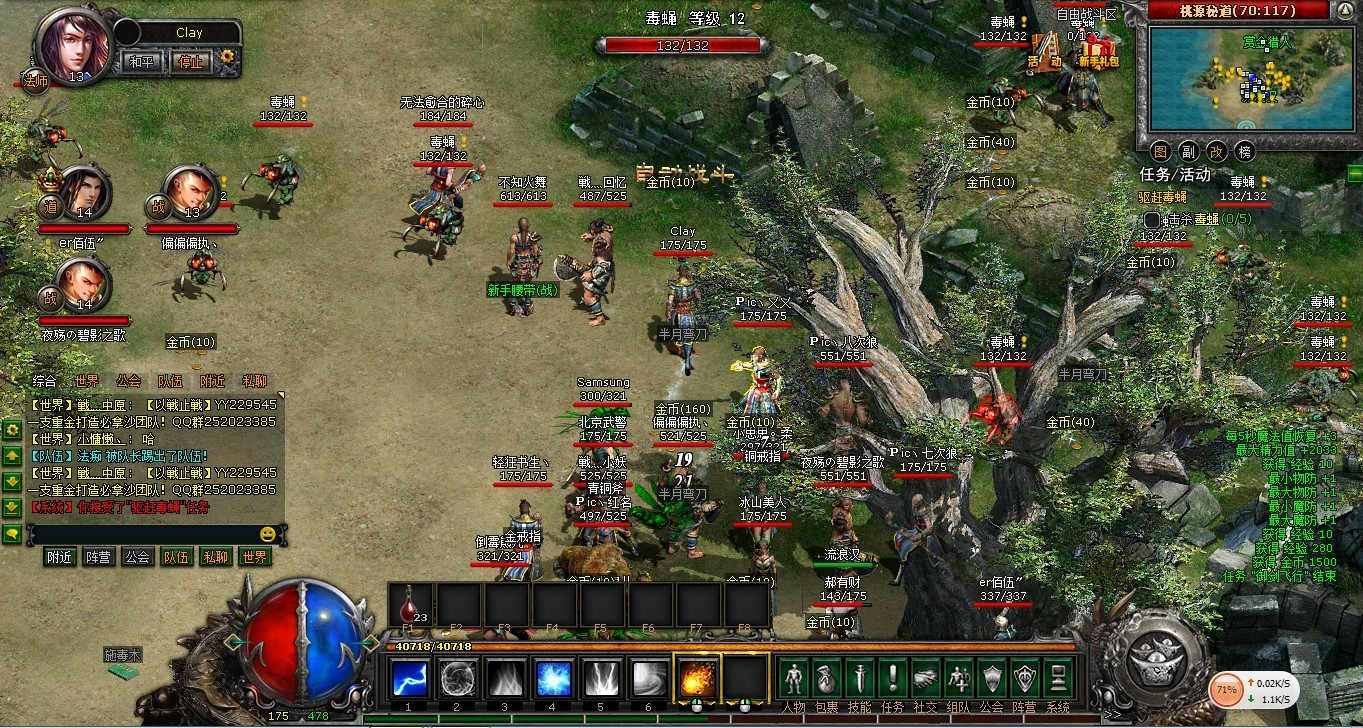Open the 系统 system menu
The image size is (1363, 728).
click(1057, 679)
